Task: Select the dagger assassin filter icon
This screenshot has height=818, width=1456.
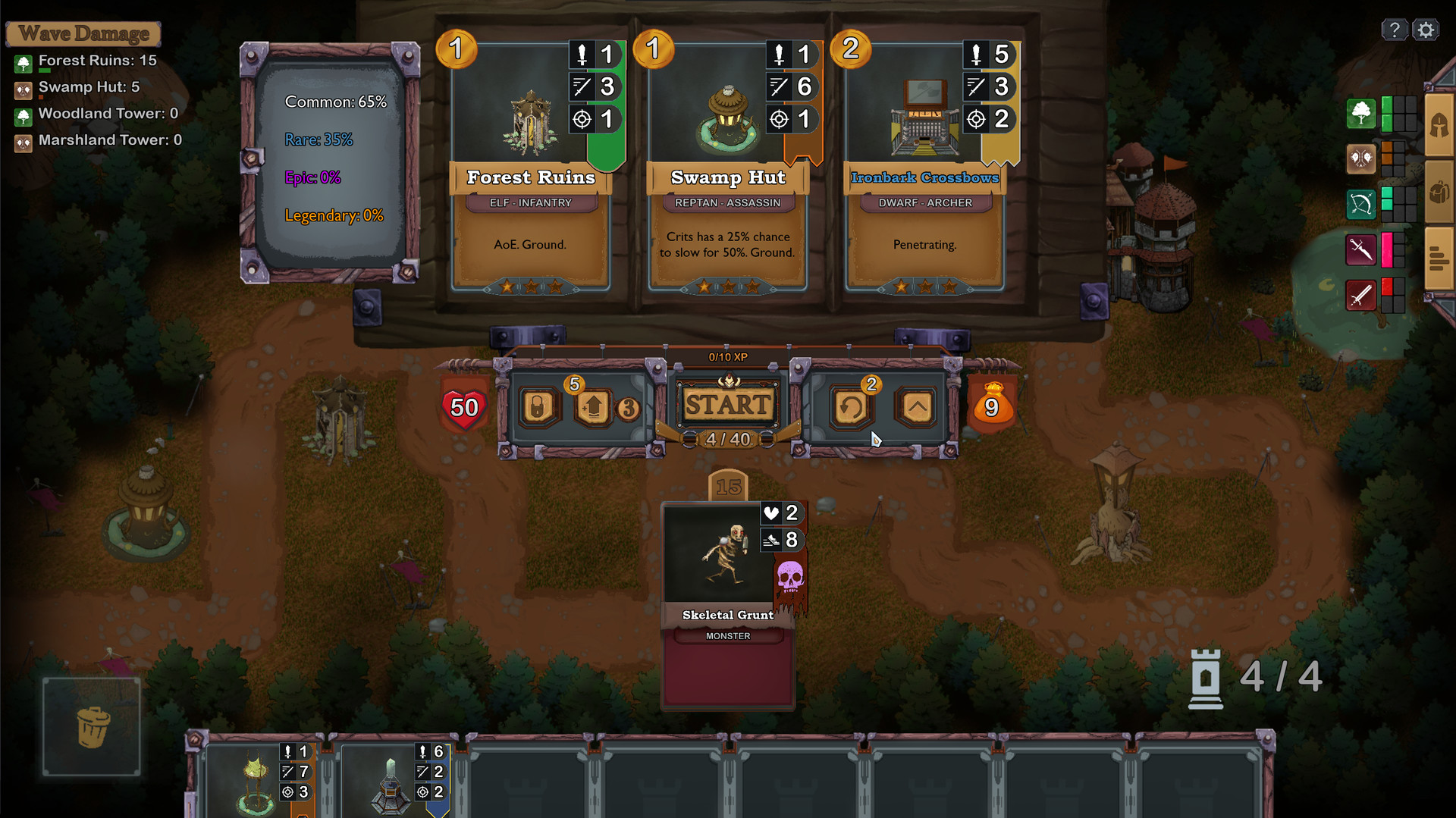Action: 1361,249
